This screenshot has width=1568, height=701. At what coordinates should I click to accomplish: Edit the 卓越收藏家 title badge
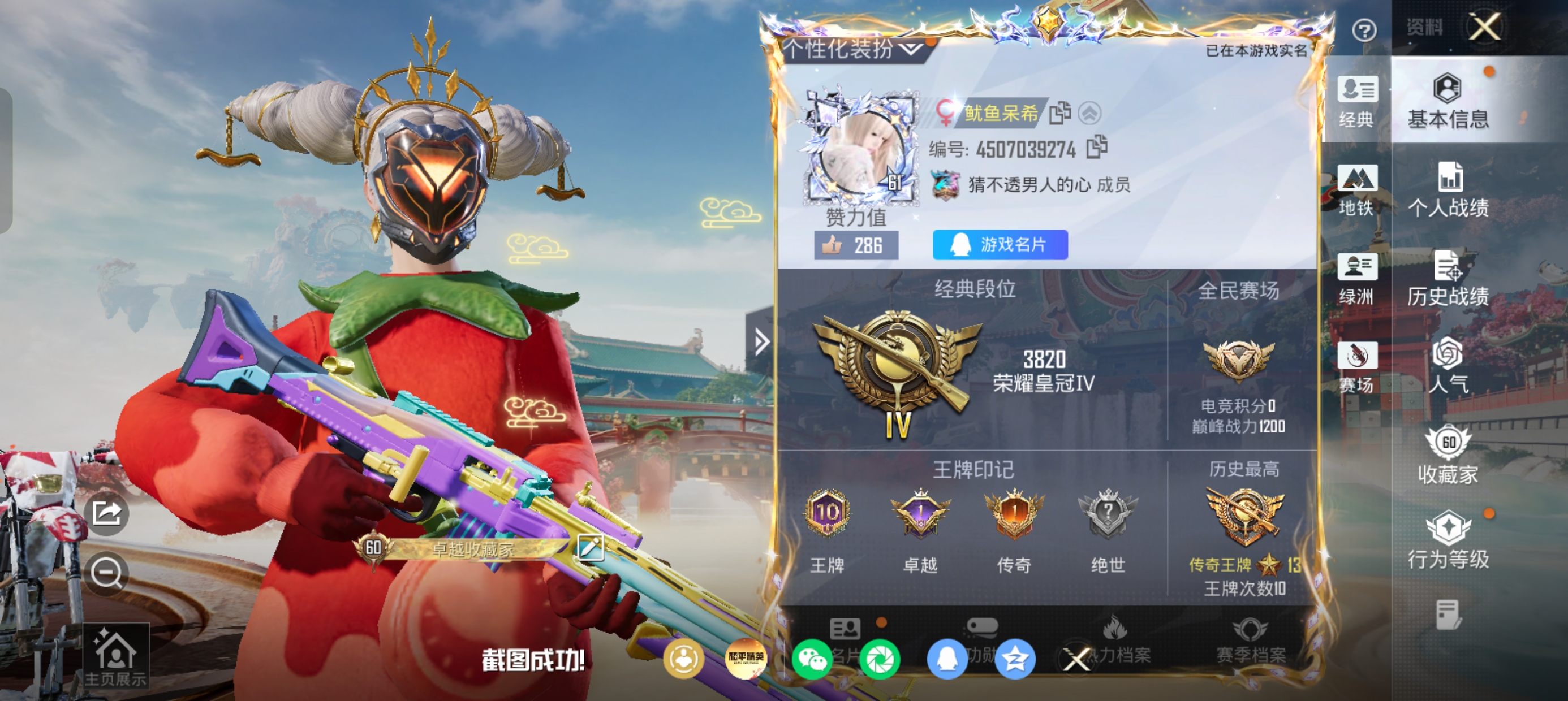[589, 548]
